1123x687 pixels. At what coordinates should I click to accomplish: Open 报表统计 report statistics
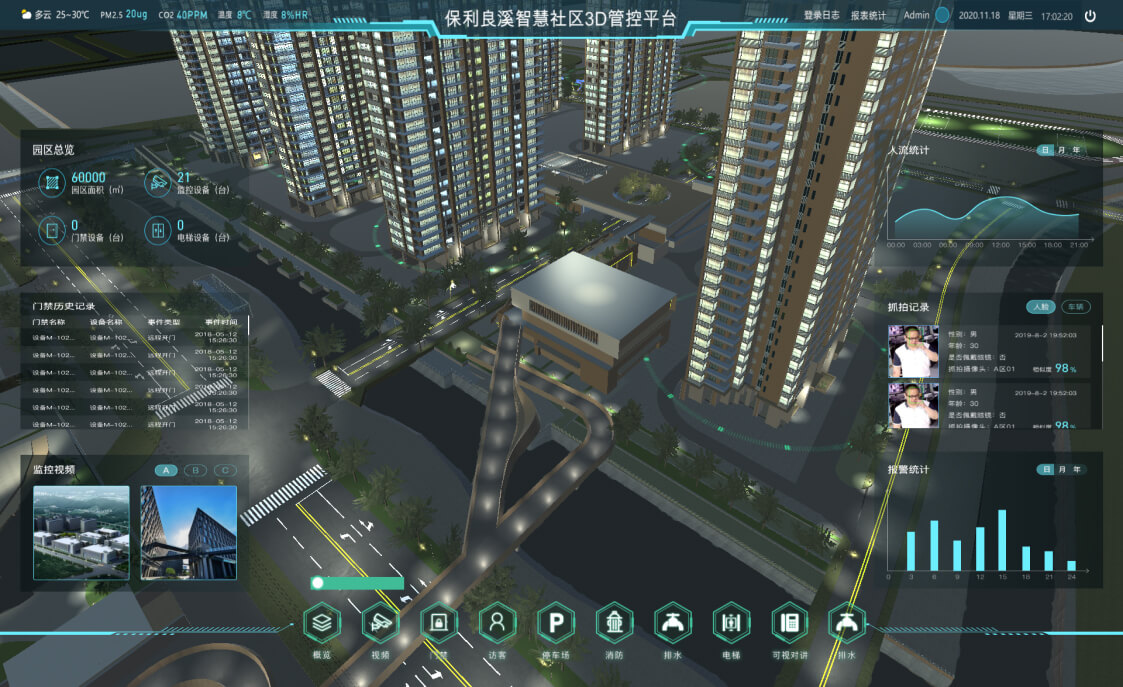point(868,16)
